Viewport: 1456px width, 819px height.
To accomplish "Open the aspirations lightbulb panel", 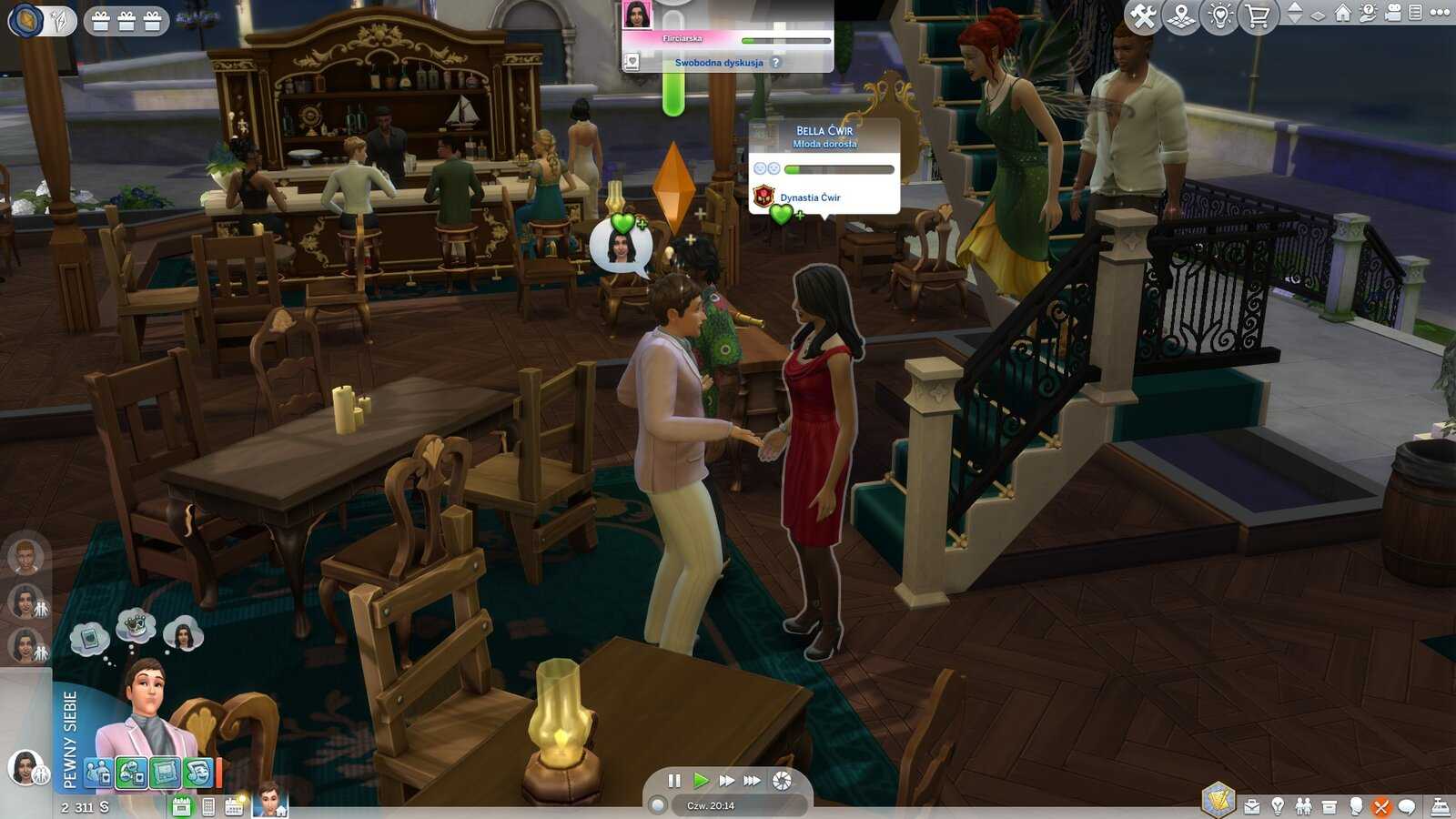I will click(x=1278, y=806).
